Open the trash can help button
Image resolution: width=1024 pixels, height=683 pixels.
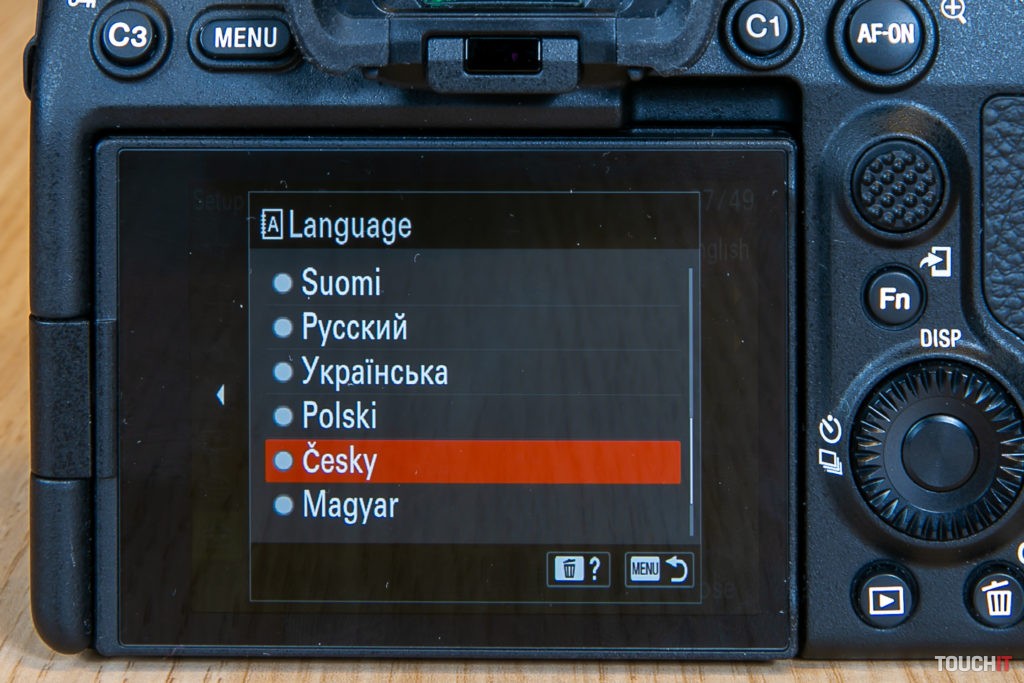tap(578, 569)
